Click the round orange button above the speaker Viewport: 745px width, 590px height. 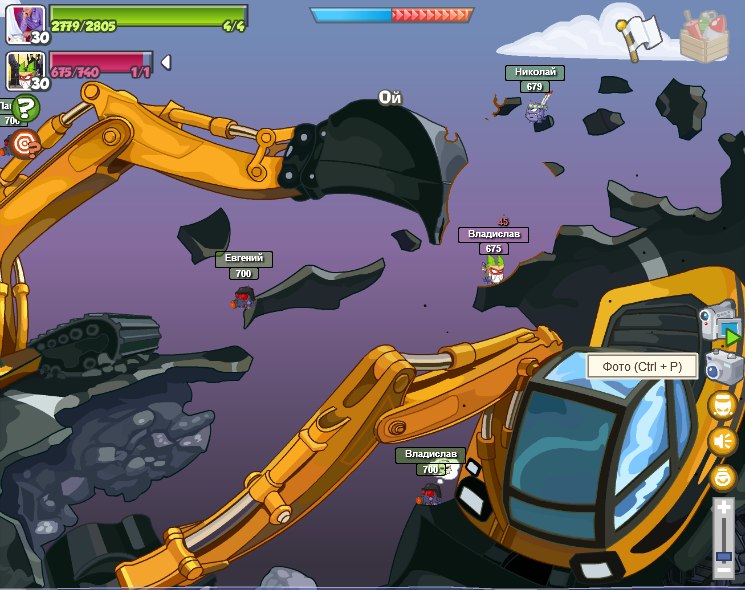click(723, 405)
